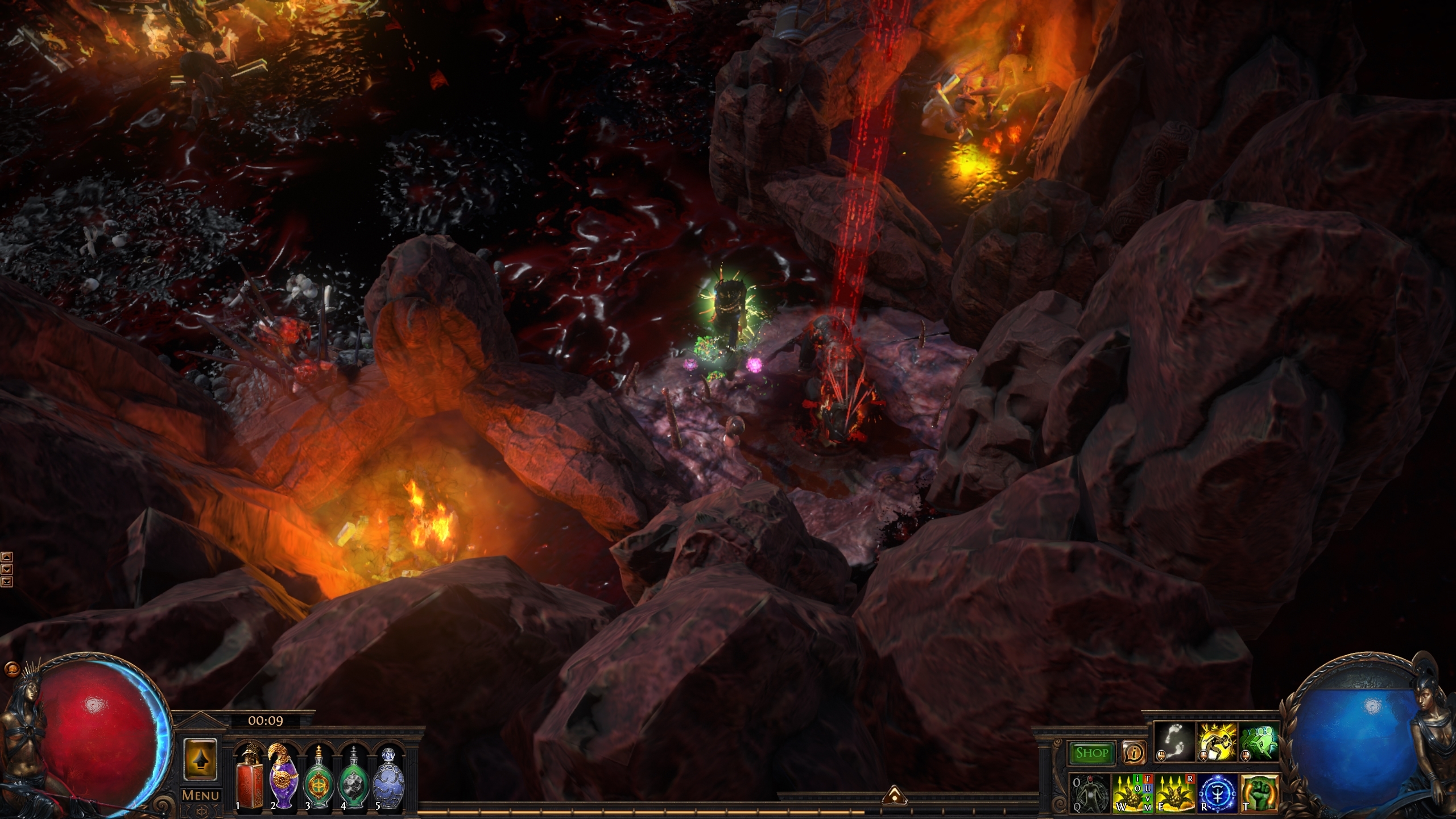Open the green Shop button

(x=1091, y=753)
